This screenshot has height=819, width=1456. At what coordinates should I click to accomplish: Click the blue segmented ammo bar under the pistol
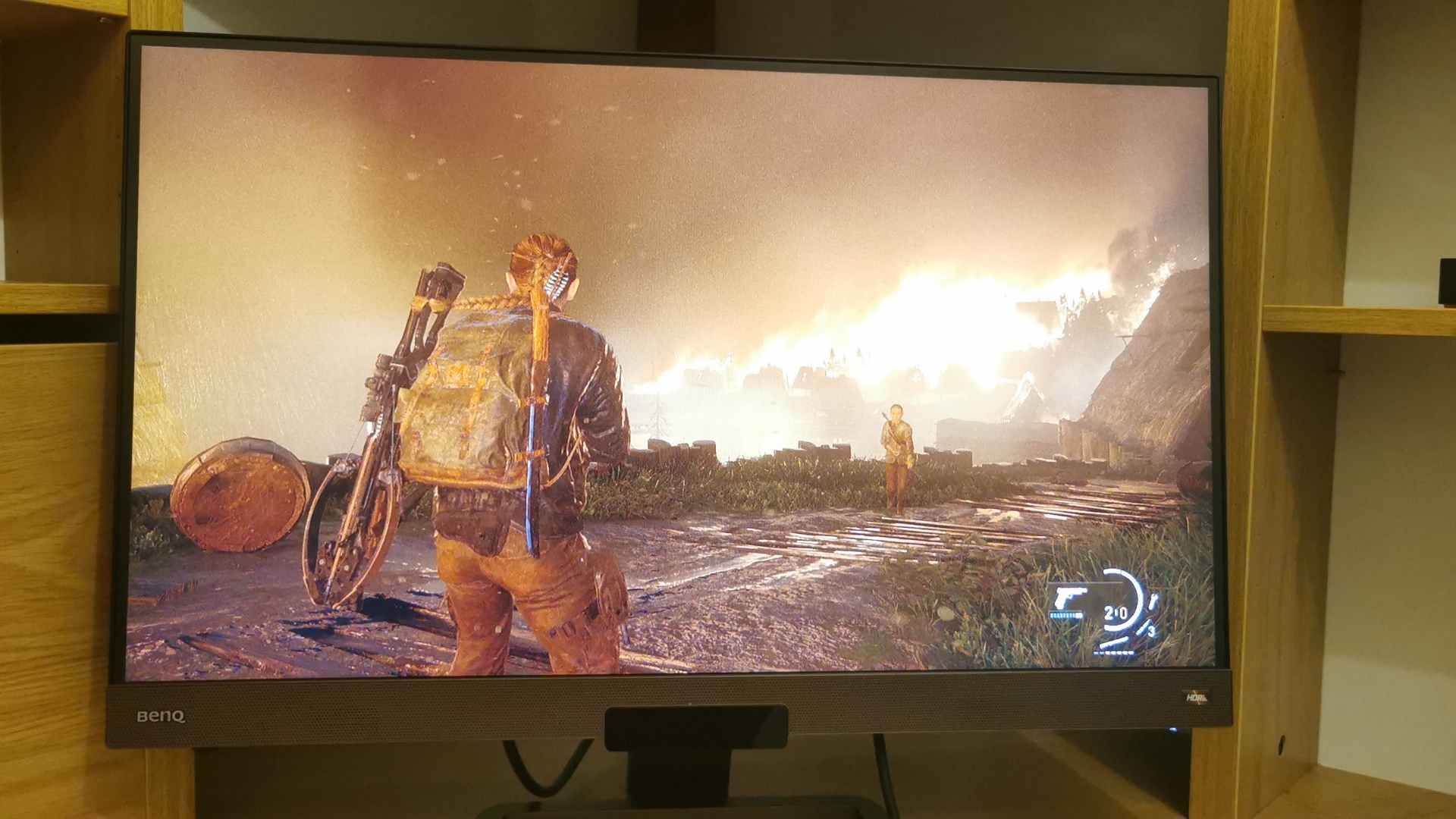click(1067, 615)
